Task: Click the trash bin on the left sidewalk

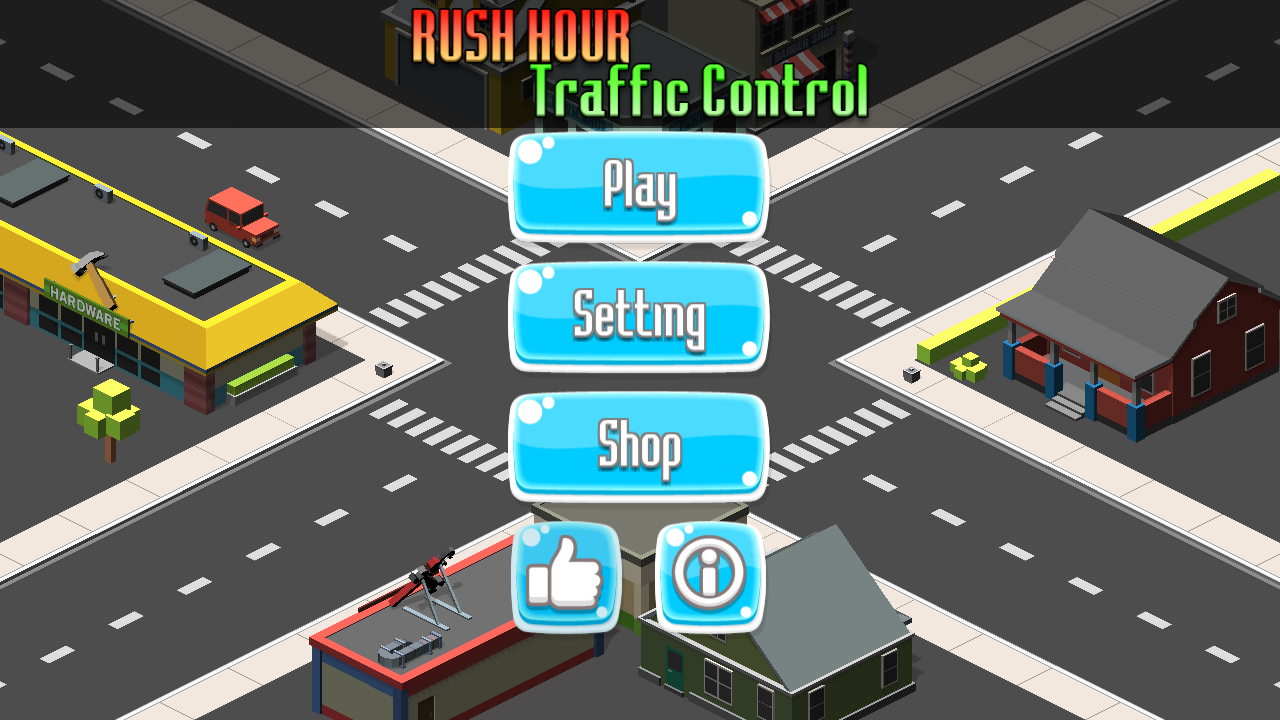Action: [383, 369]
